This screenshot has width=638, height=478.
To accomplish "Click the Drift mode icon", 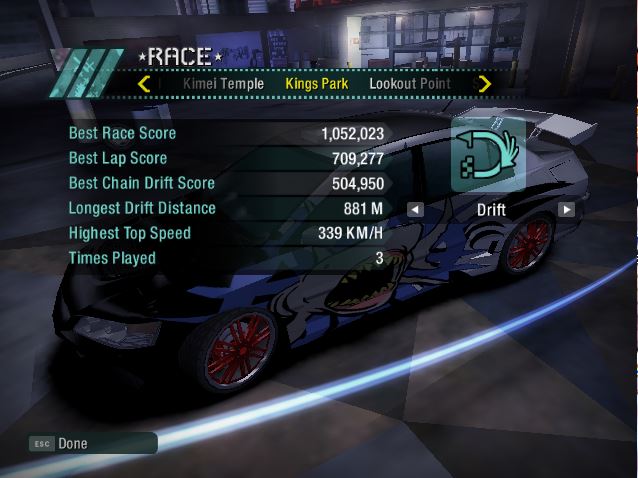I will click(488, 155).
